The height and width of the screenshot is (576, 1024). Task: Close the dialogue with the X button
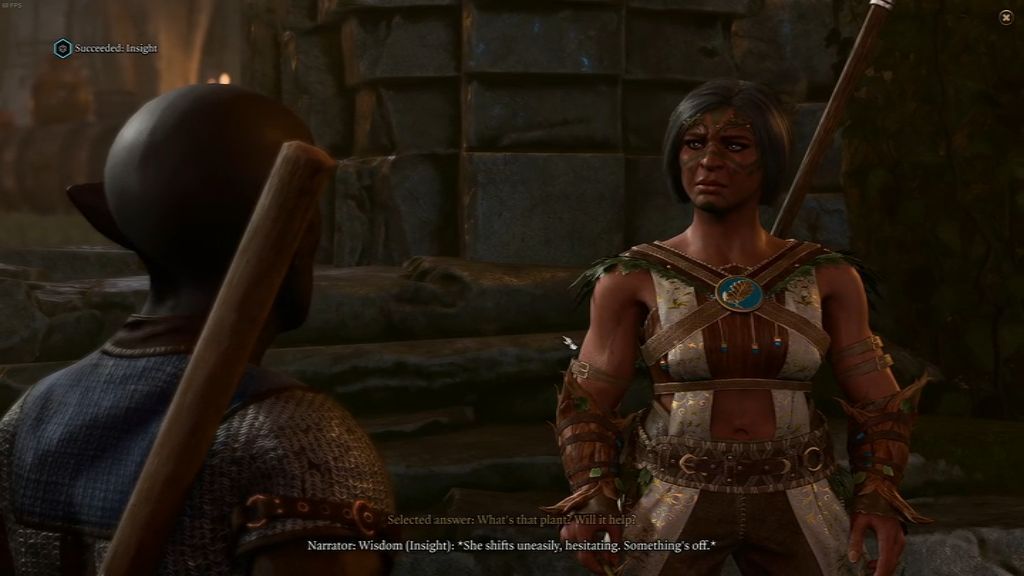[1005, 17]
